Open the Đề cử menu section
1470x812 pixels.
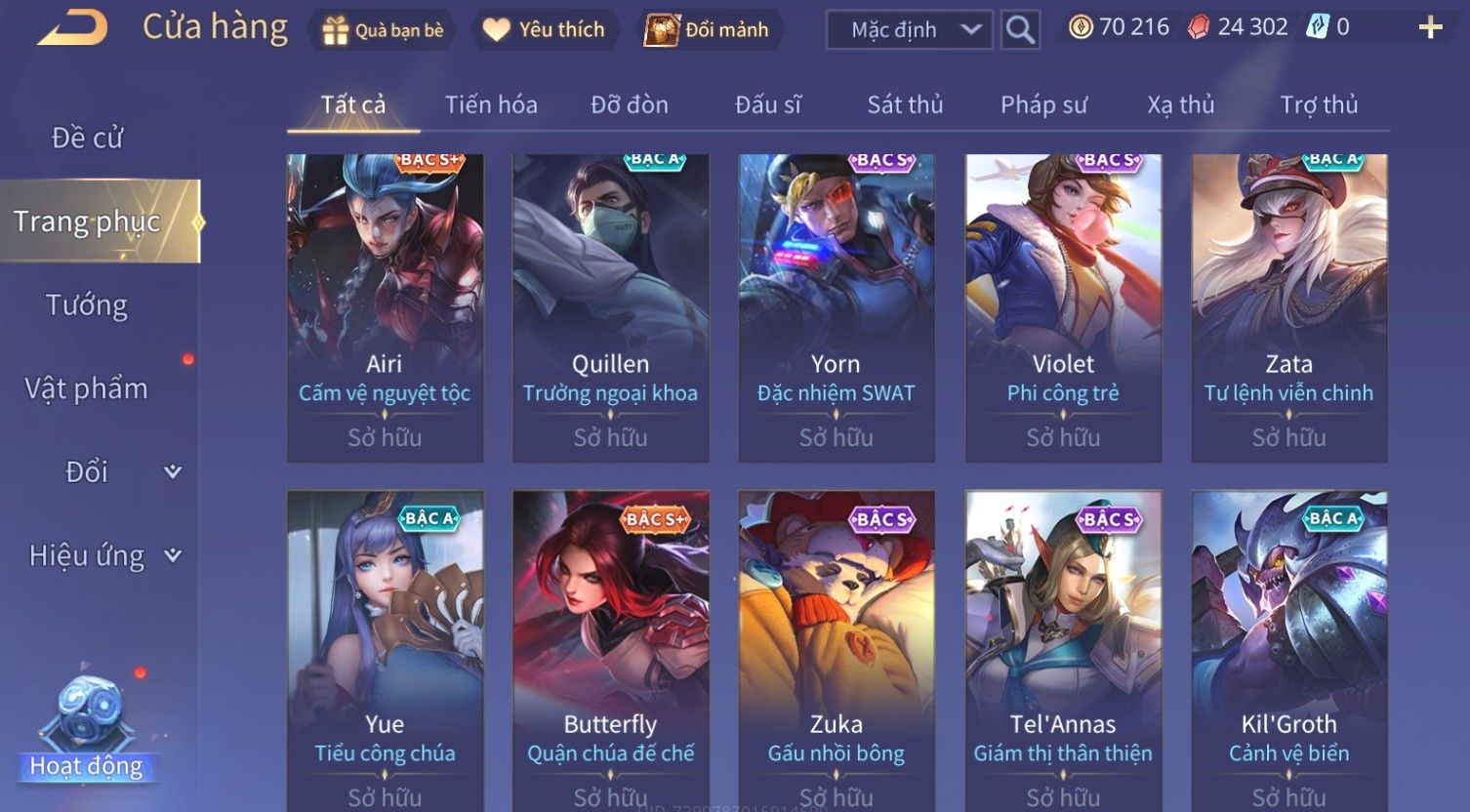[87, 139]
